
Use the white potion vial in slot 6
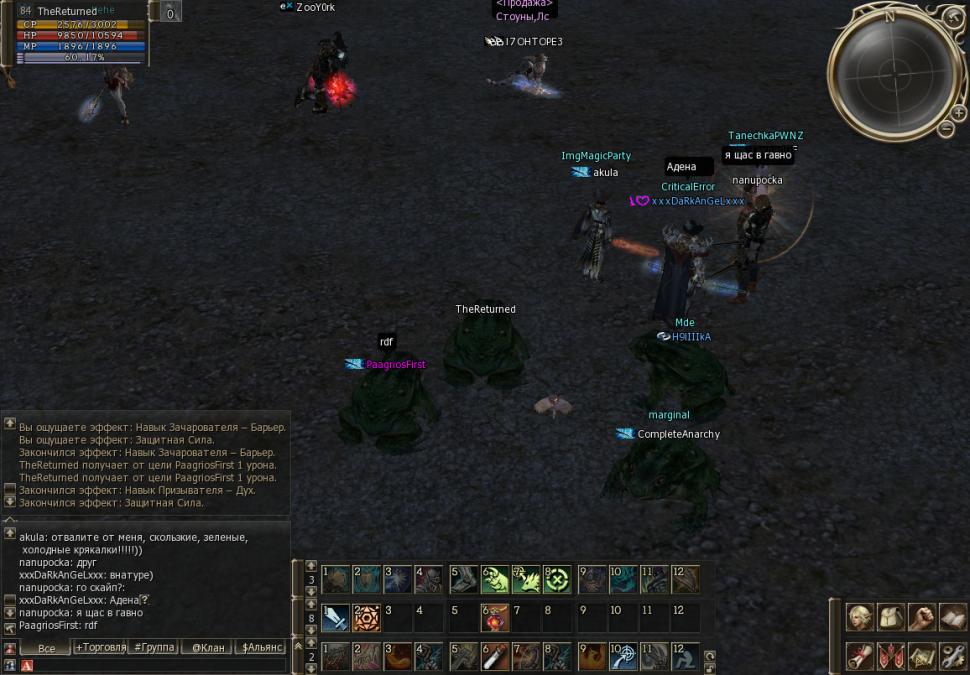click(x=494, y=656)
